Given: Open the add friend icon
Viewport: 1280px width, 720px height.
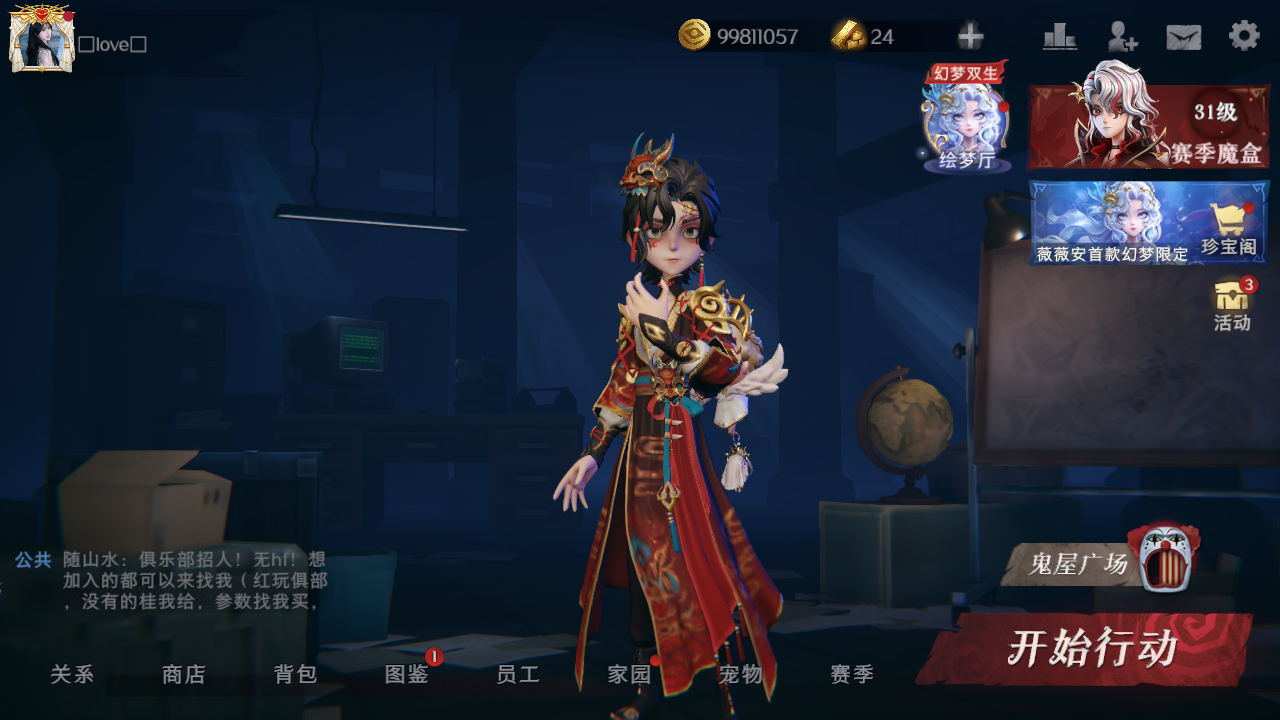Looking at the screenshot, I should 1122,37.
